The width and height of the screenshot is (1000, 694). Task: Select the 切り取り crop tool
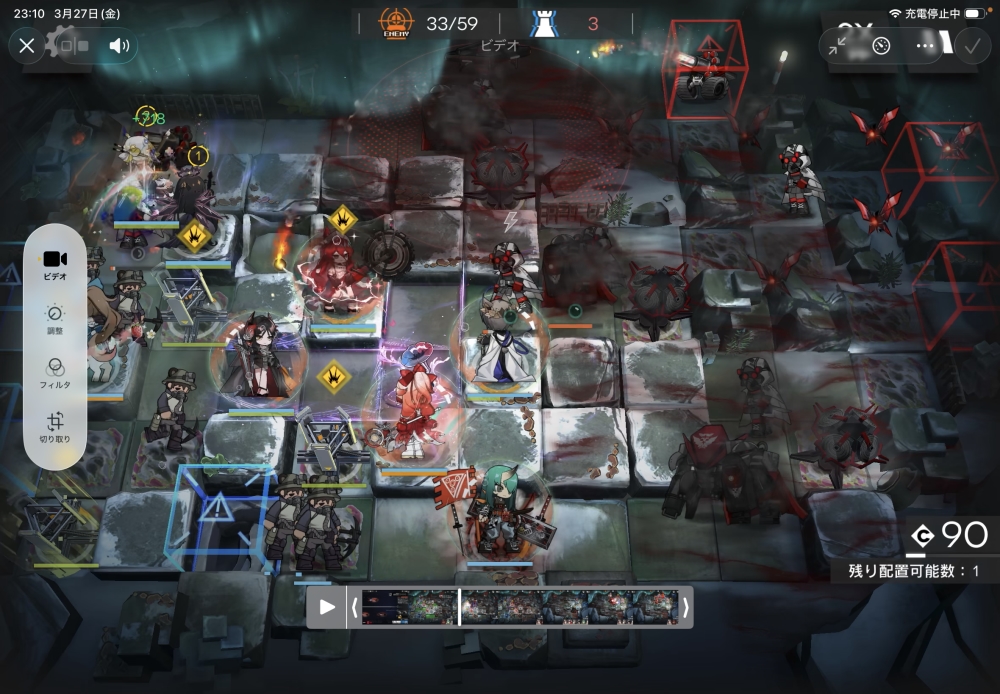tap(56, 428)
